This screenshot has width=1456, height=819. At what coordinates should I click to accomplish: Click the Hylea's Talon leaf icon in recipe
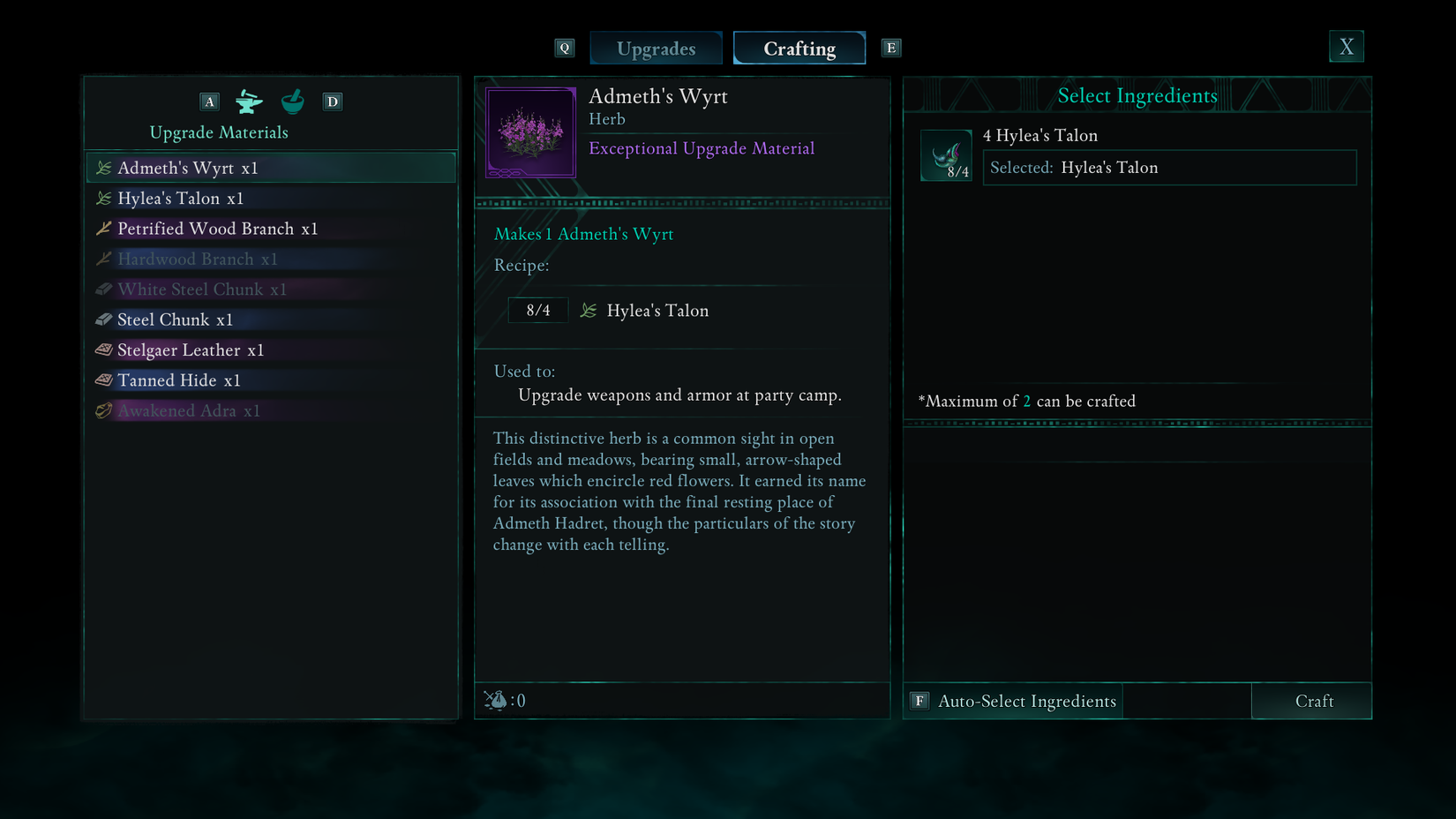[x=589, y=310]
